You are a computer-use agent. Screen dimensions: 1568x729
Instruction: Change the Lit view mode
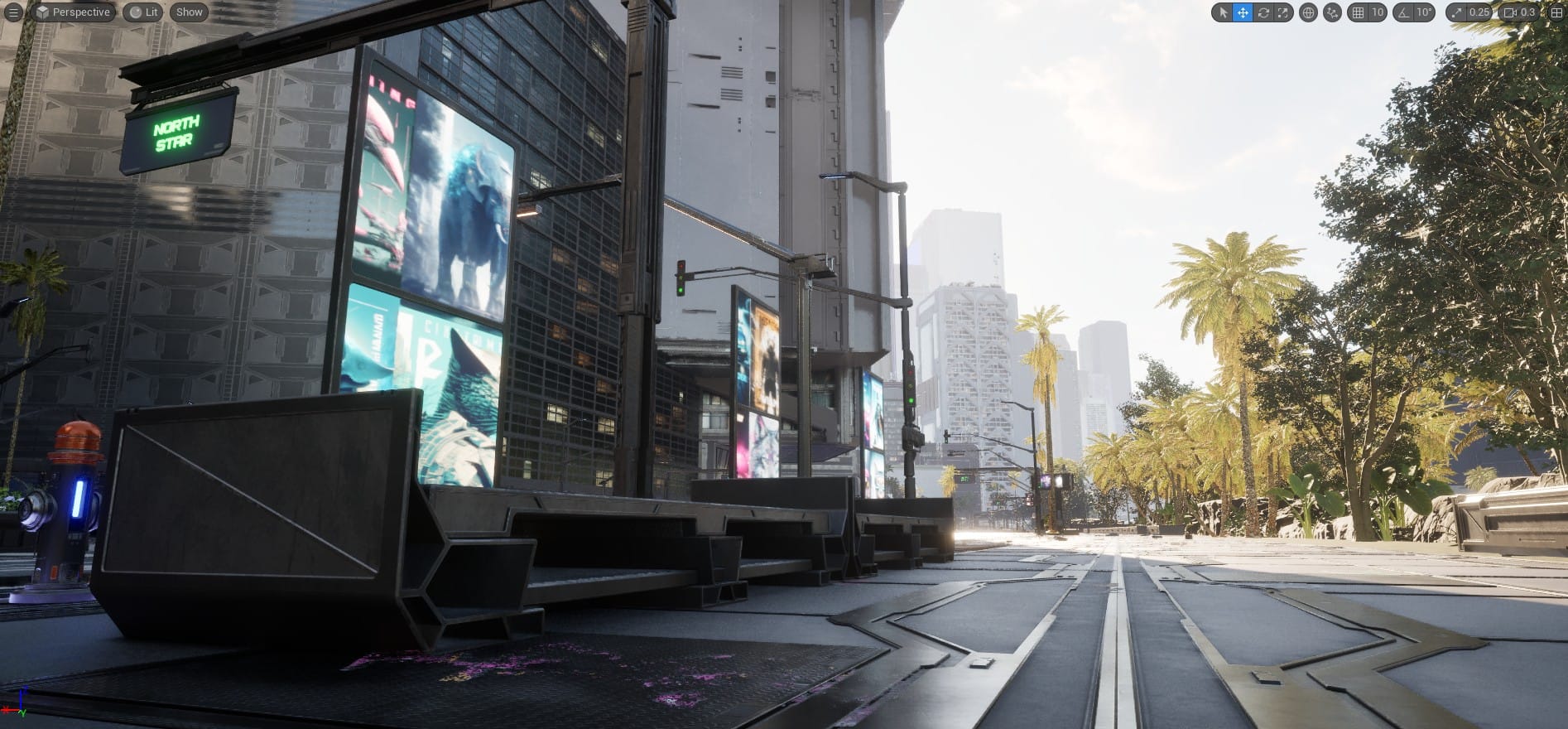143,12
